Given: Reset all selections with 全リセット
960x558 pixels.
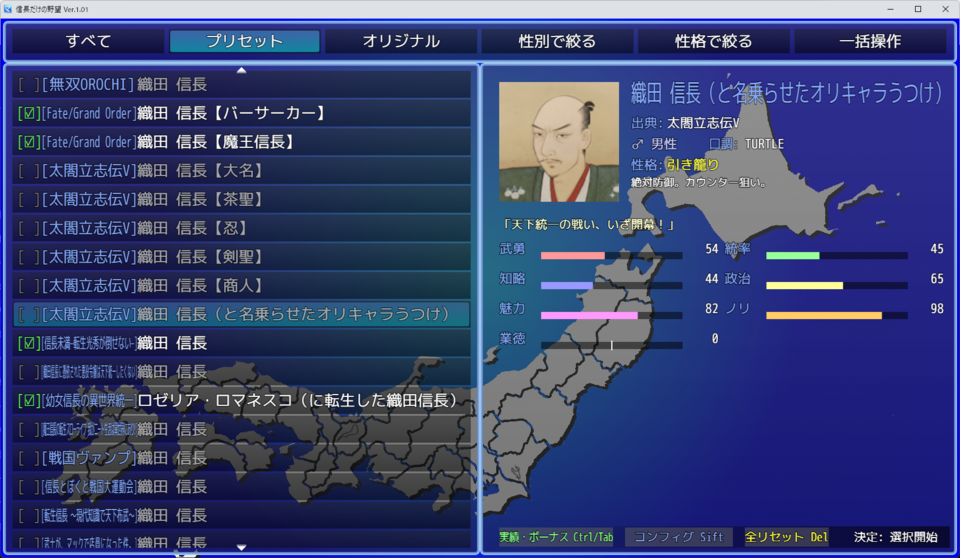Looking at the screenshot, I should tap(787, 537).
